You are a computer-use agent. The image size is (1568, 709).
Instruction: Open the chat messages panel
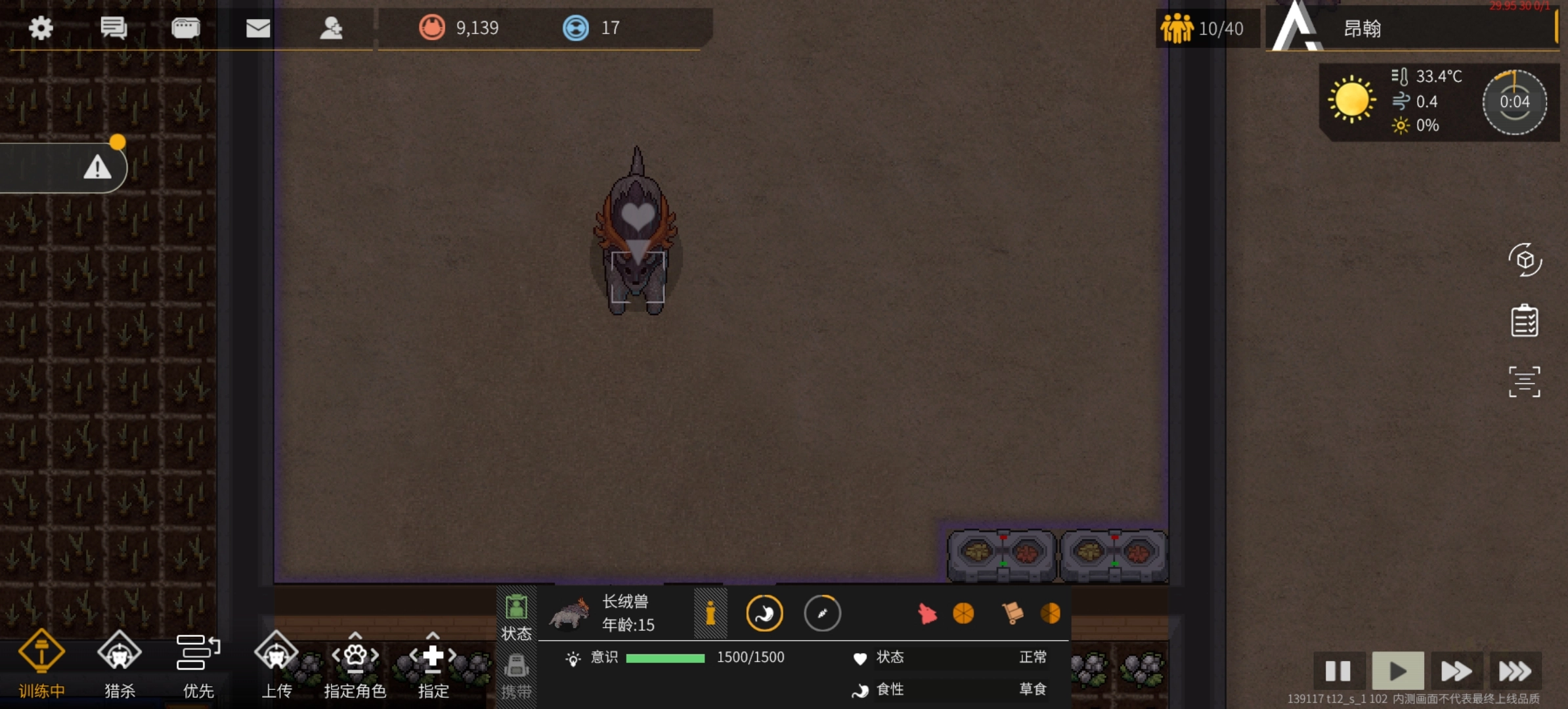[x=114, y=28]
